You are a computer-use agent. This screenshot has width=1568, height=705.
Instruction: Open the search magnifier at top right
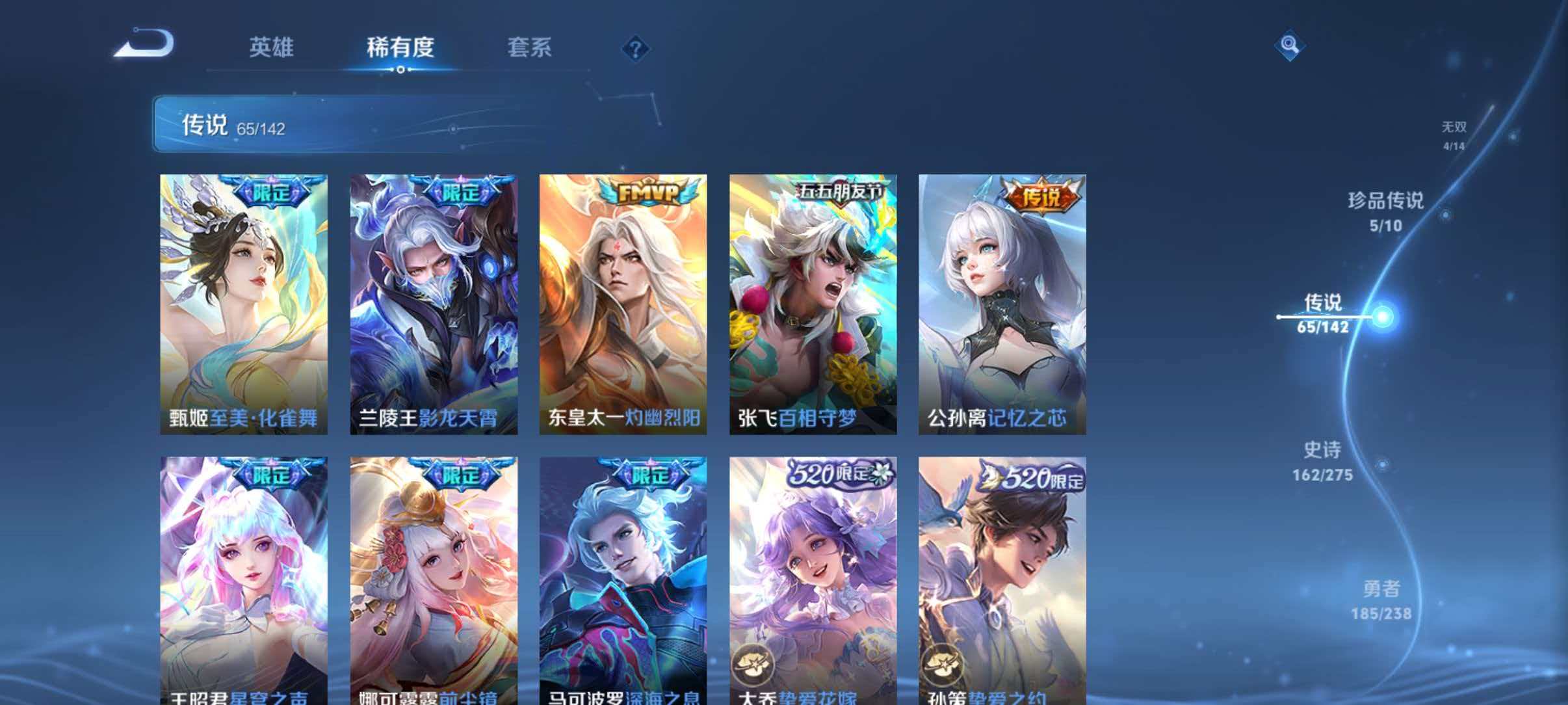[1290, 46]
